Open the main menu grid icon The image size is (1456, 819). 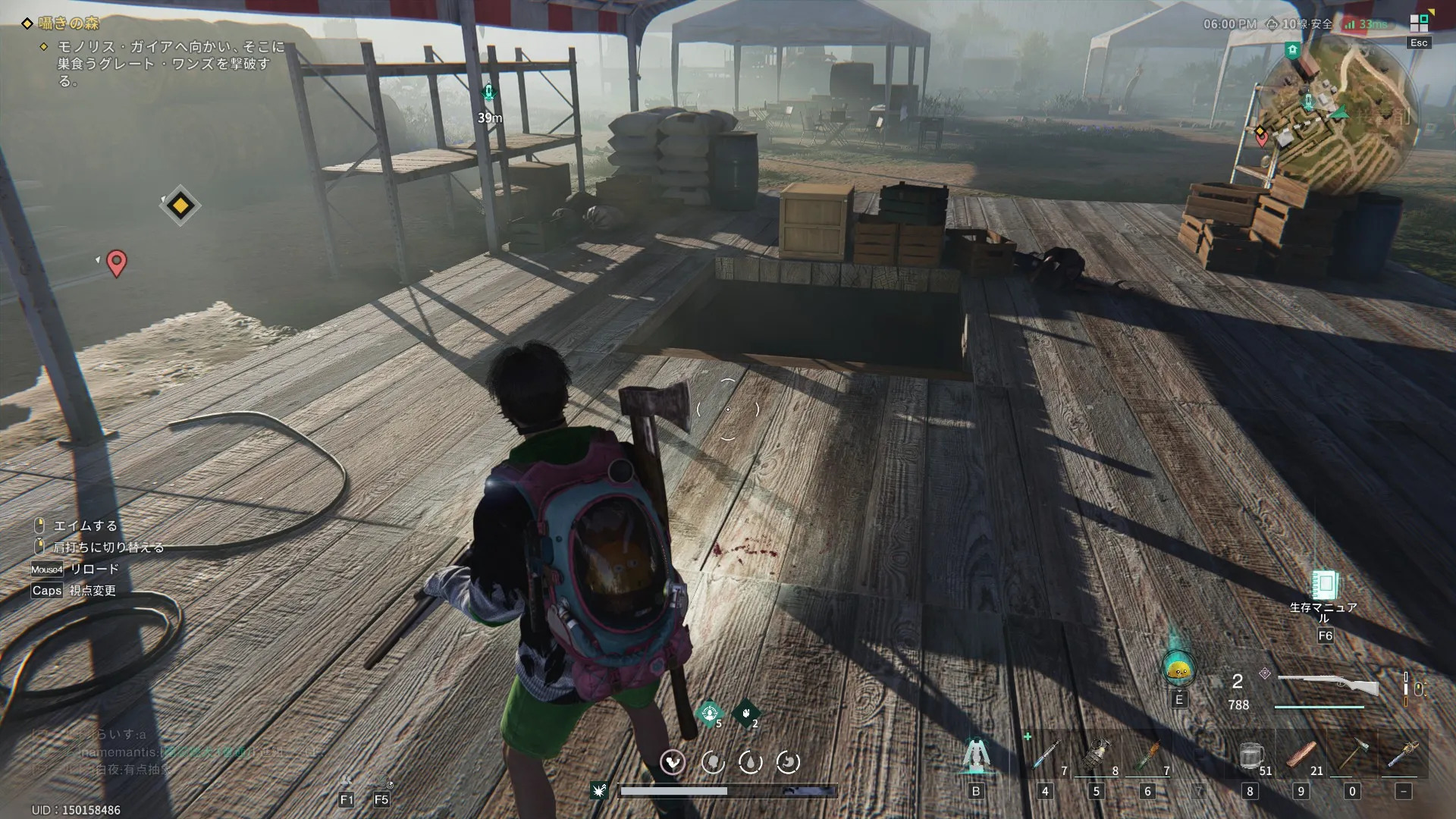pos(1419,24)
